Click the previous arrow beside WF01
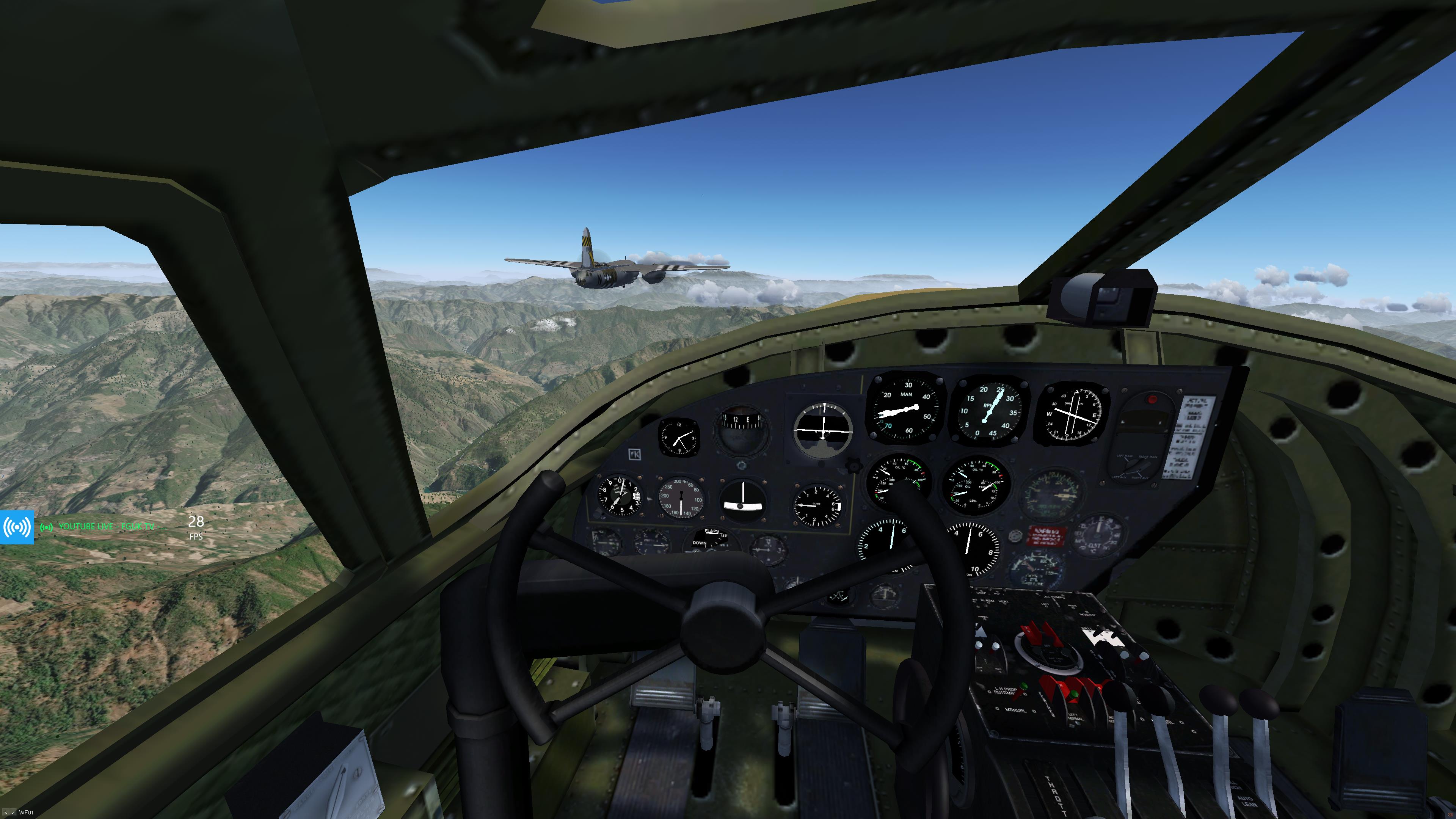The image size is (1456, 819). pos(6,813)
